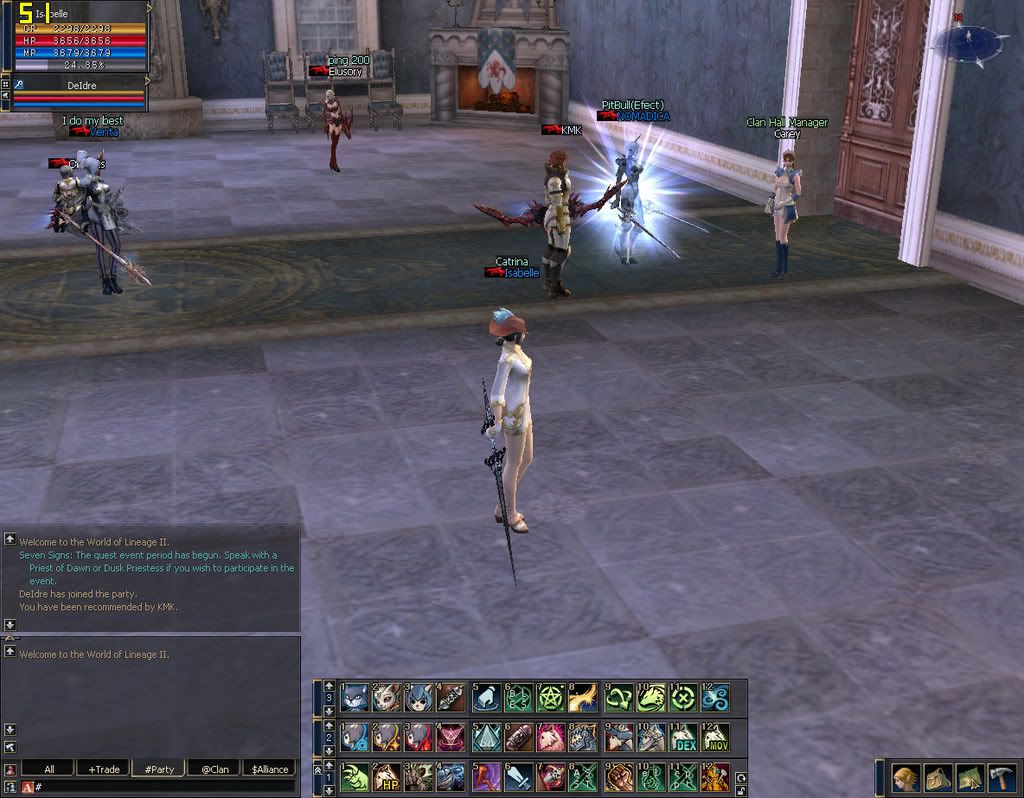Activate the blue swirl skill icon
This screenshot has height=798, width=1024.
tap(715, 697)
